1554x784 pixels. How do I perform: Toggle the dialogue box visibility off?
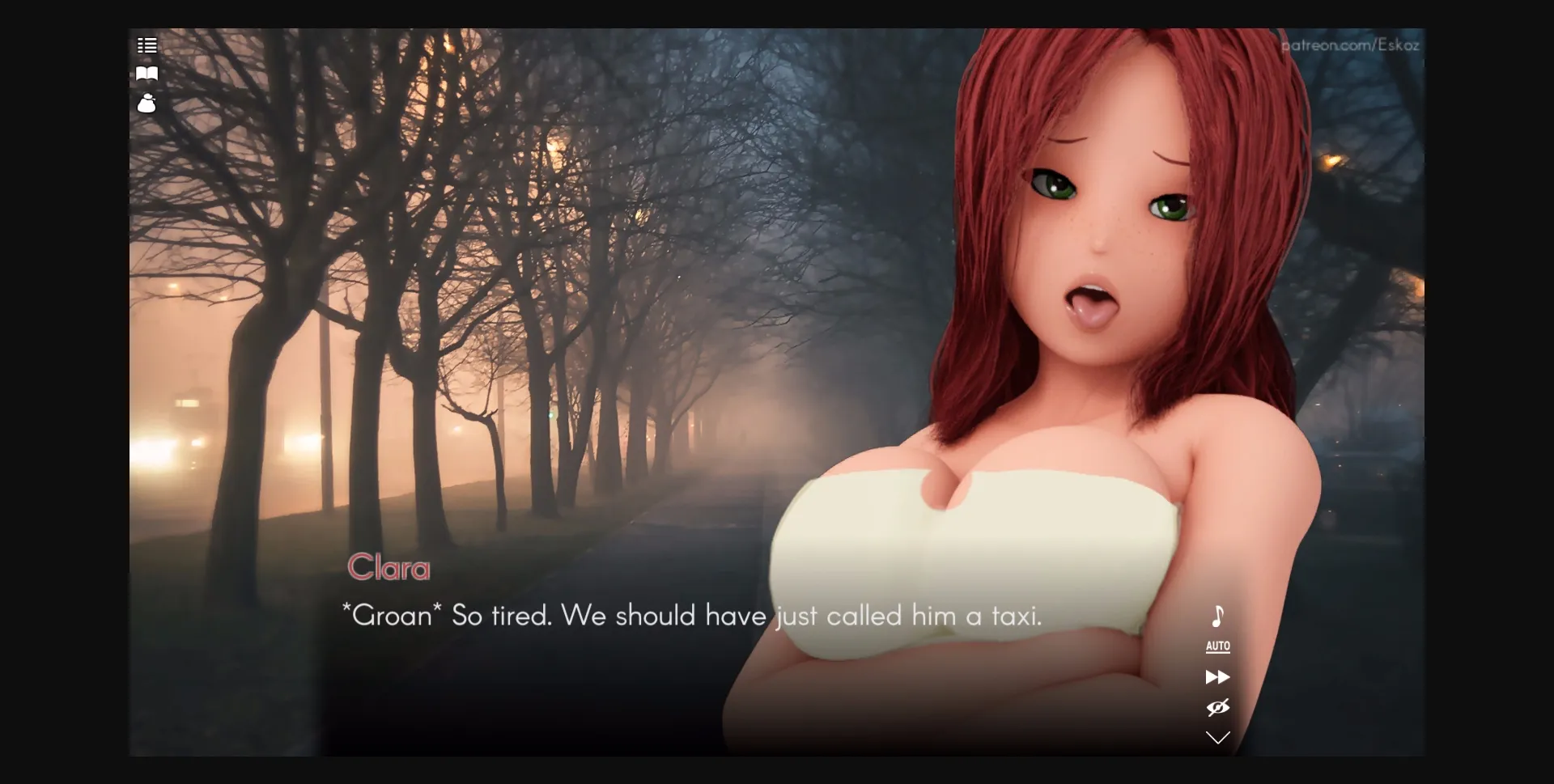point(1219,707)
